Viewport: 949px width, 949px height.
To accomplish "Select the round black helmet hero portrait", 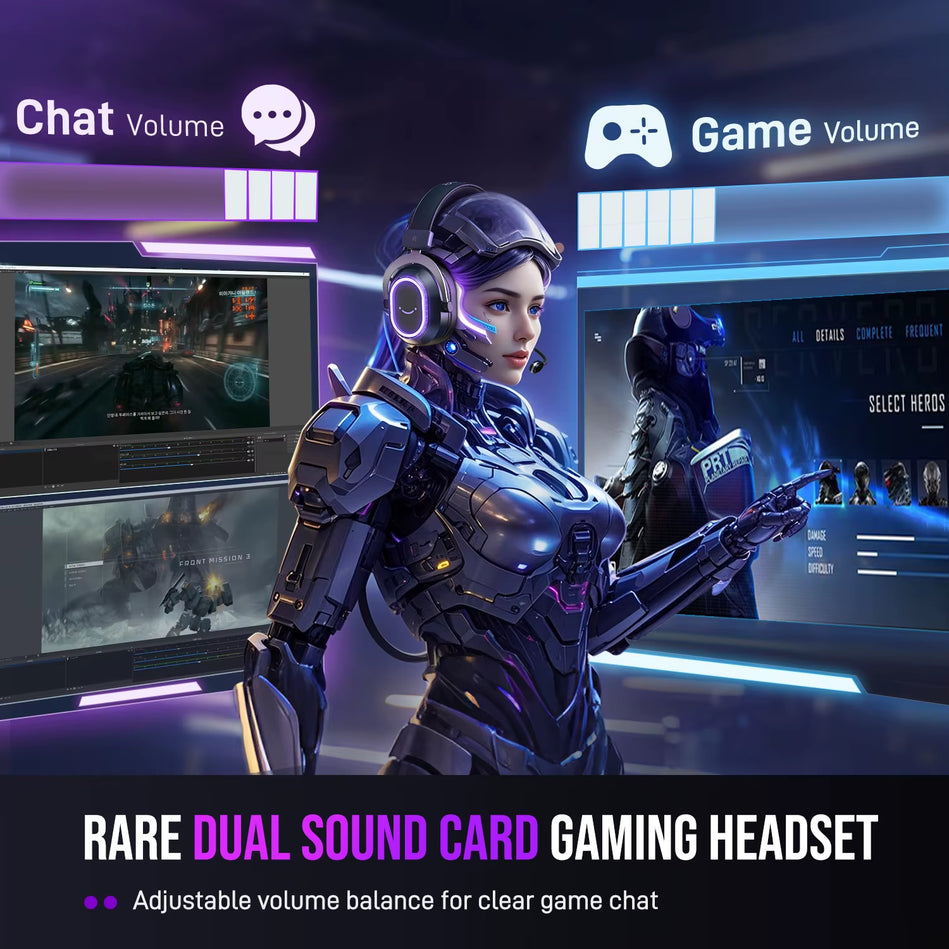I will pyautogui.click(x=862, y=483).
